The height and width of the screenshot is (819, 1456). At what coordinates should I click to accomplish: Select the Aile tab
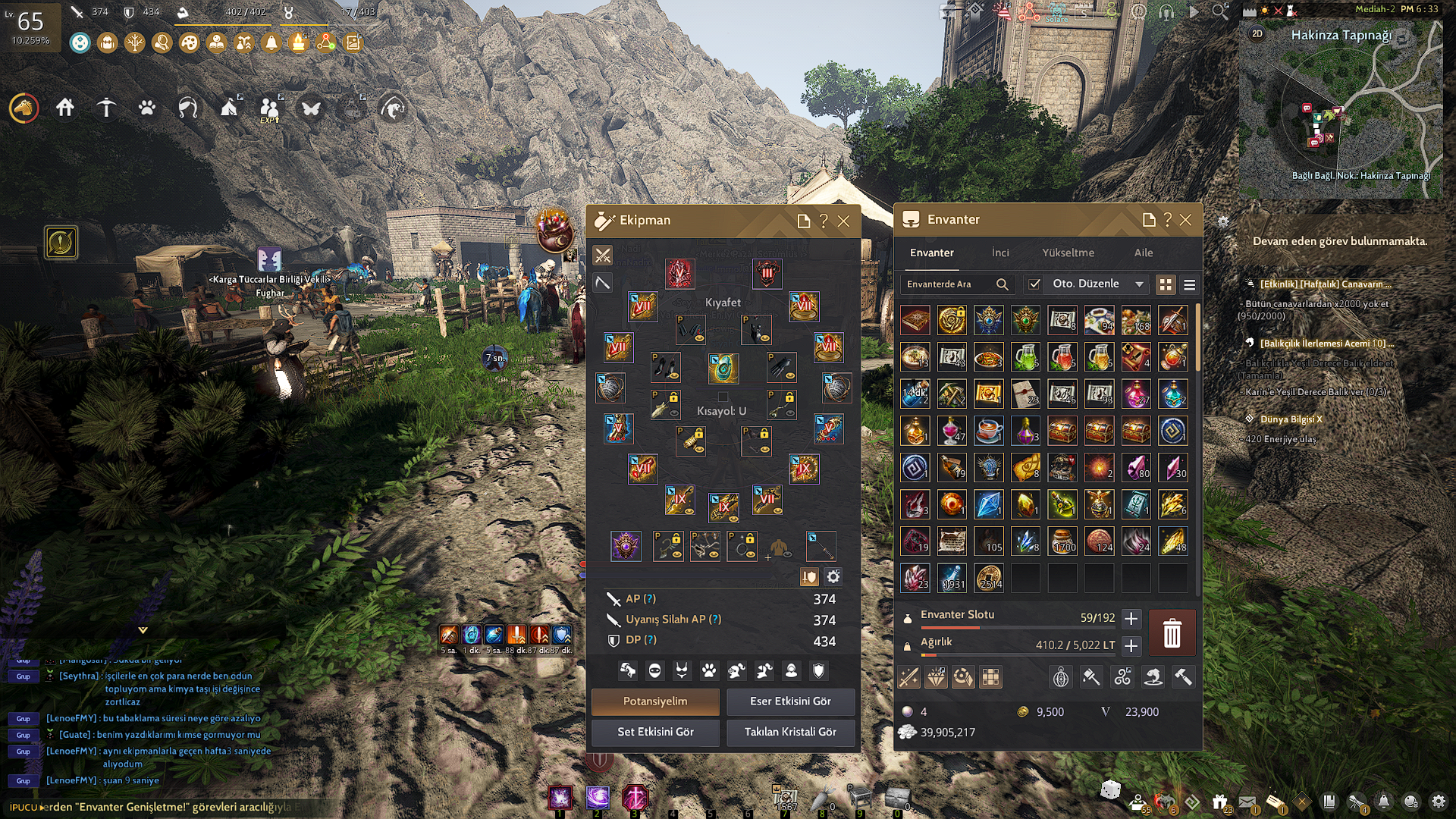pyautogui.click(x=1143, y=253)
